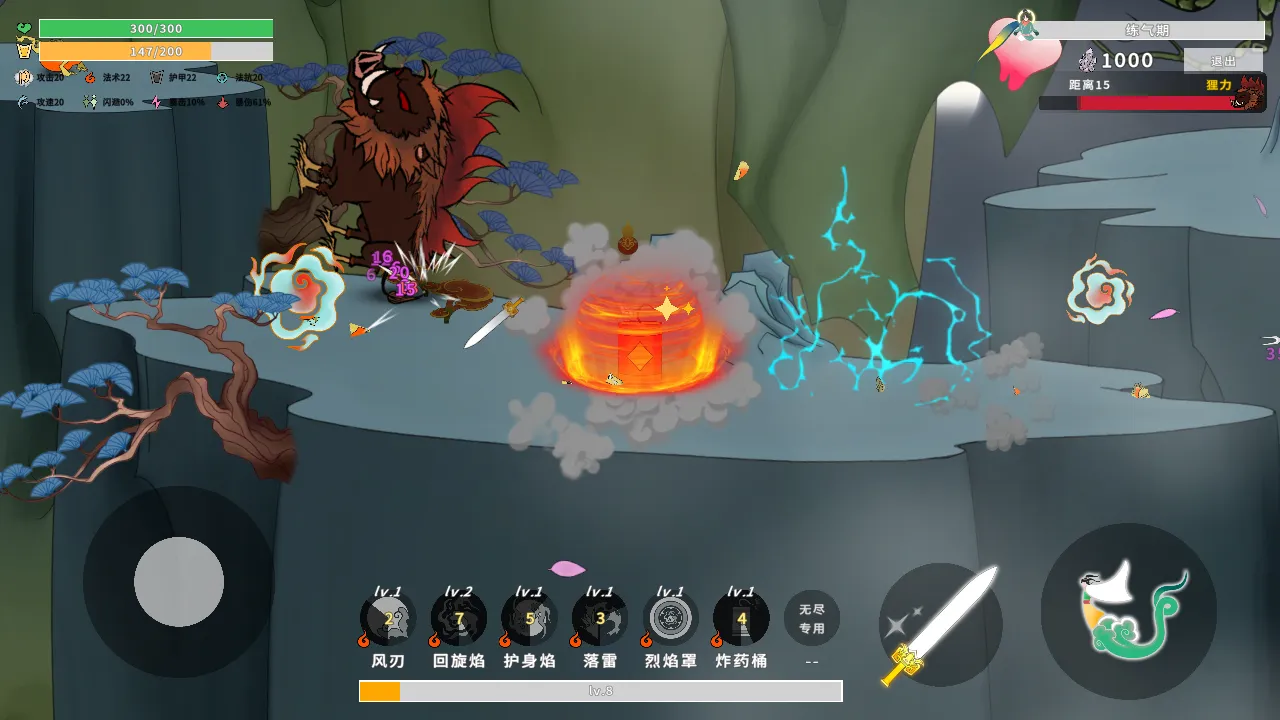Tap the dragon cloud dash button
1280x720 pixels.
(1128, 611)
